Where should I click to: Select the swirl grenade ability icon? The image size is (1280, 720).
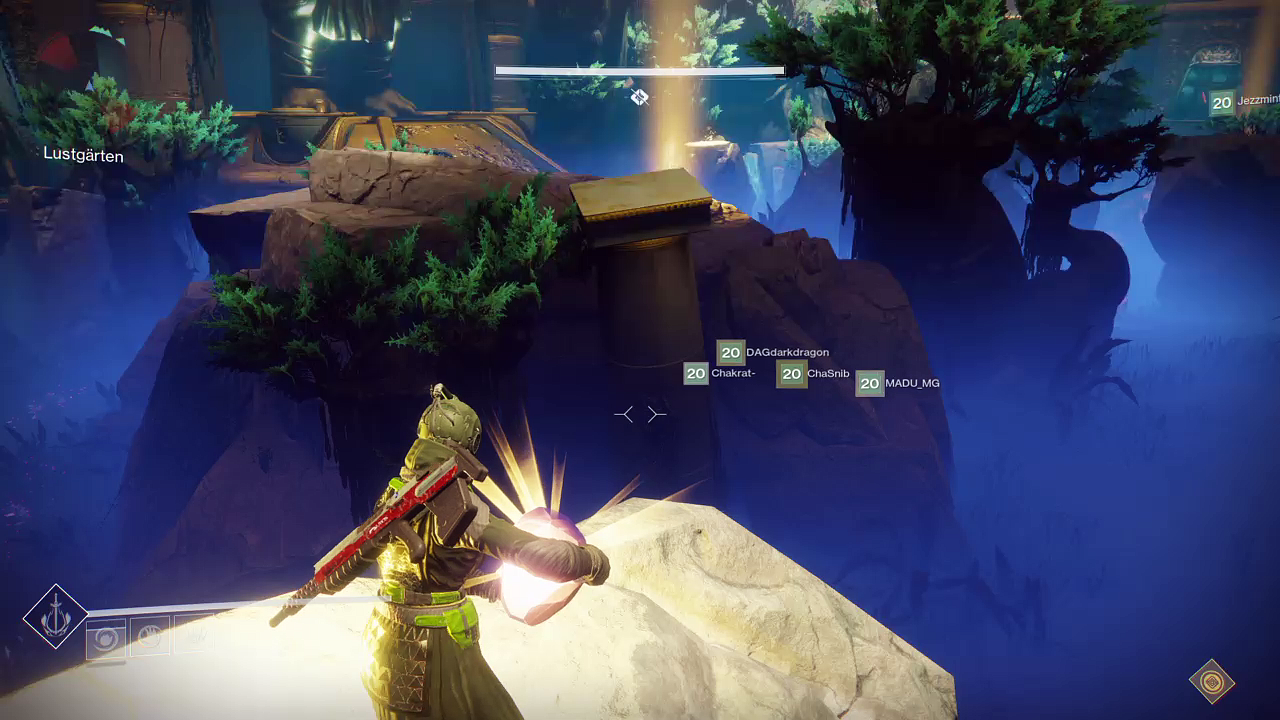click(106, 638)
